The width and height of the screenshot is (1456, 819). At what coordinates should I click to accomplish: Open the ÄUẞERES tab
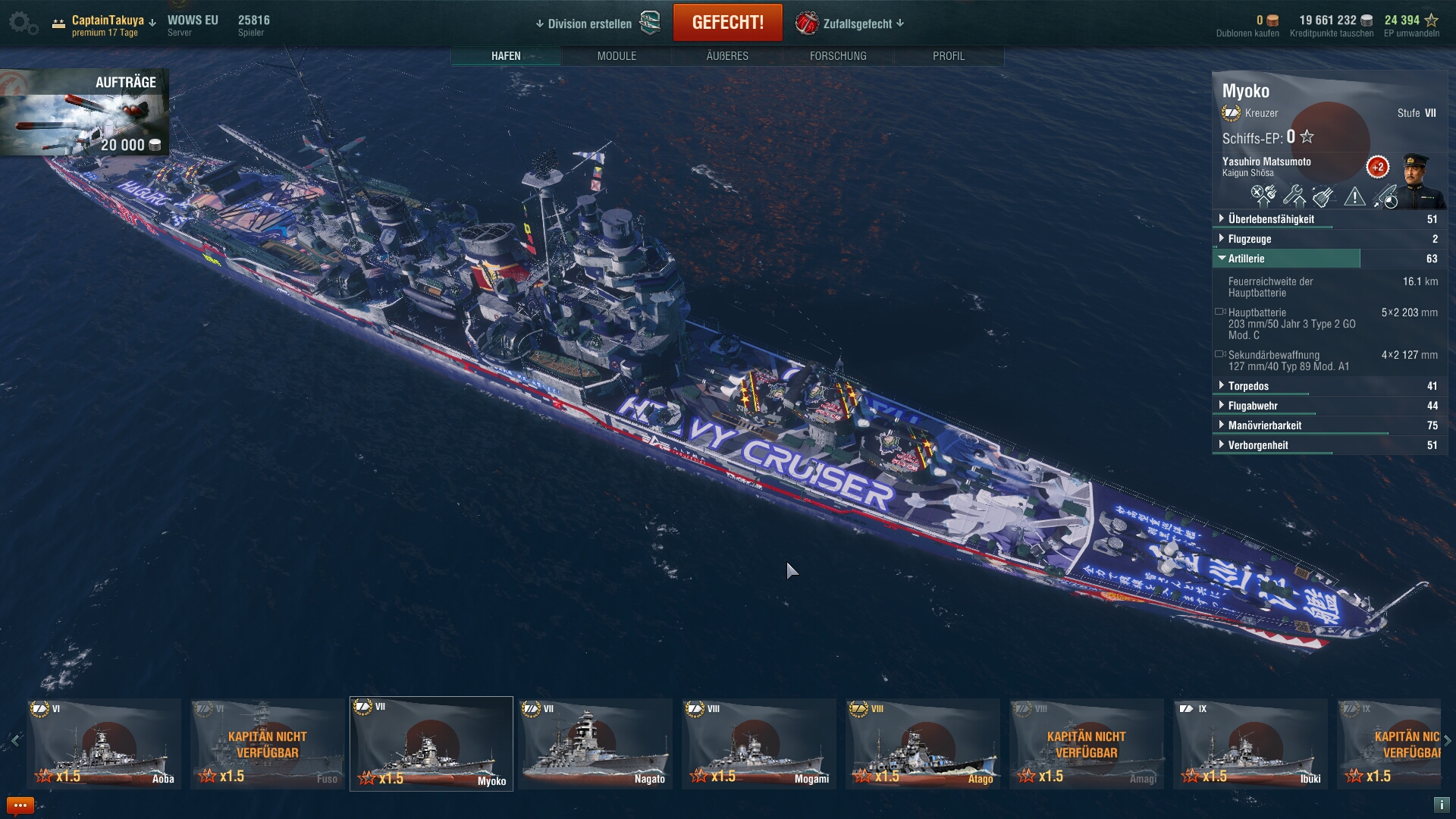[727, 56]
